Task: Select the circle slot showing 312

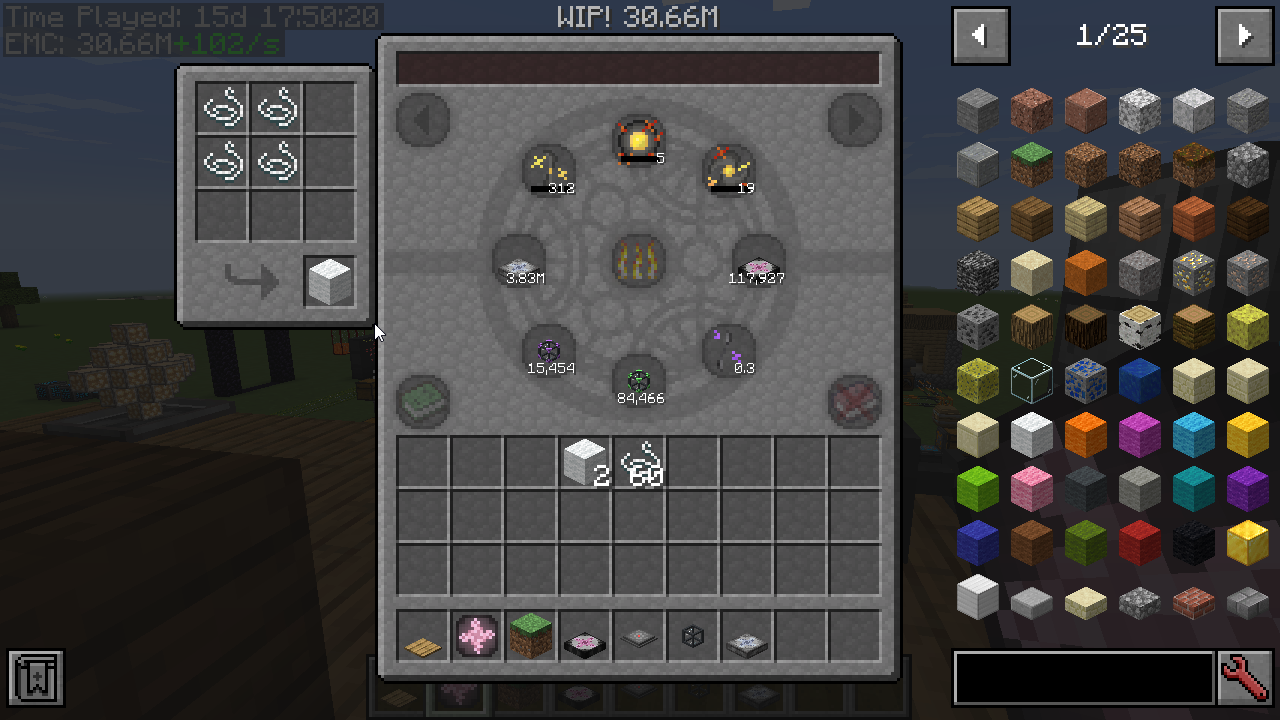Action: (x=549, y=169)
